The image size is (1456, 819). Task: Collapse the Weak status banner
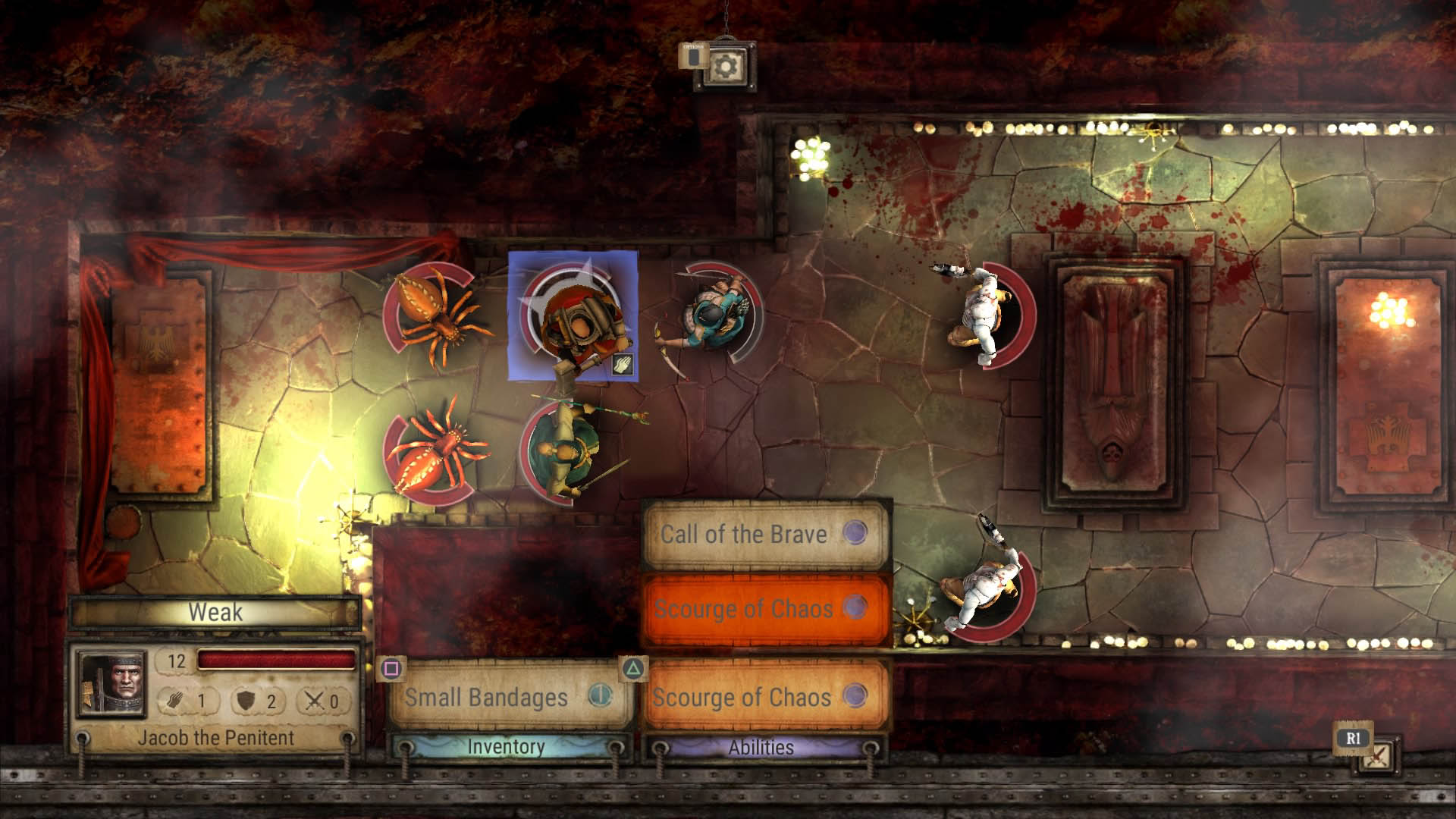pyautogui.click(x=215, y=613)
